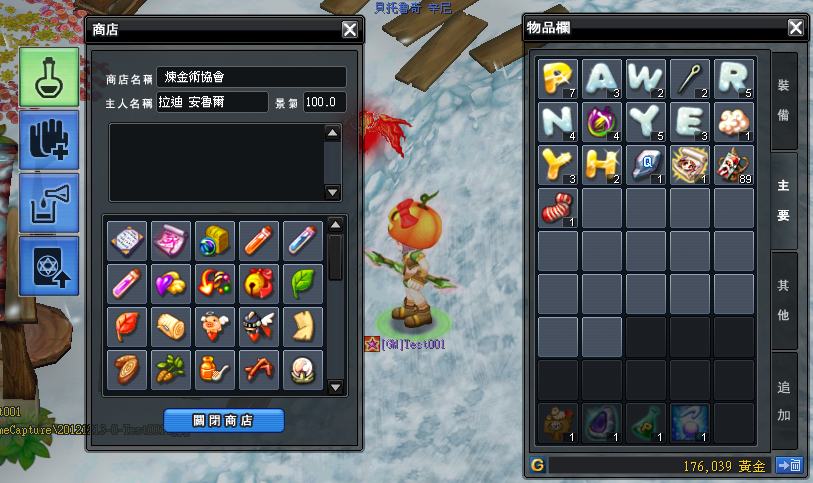Switch to the 裝備 equipment tab
The image size is (813, 483).
click(784, 101)
